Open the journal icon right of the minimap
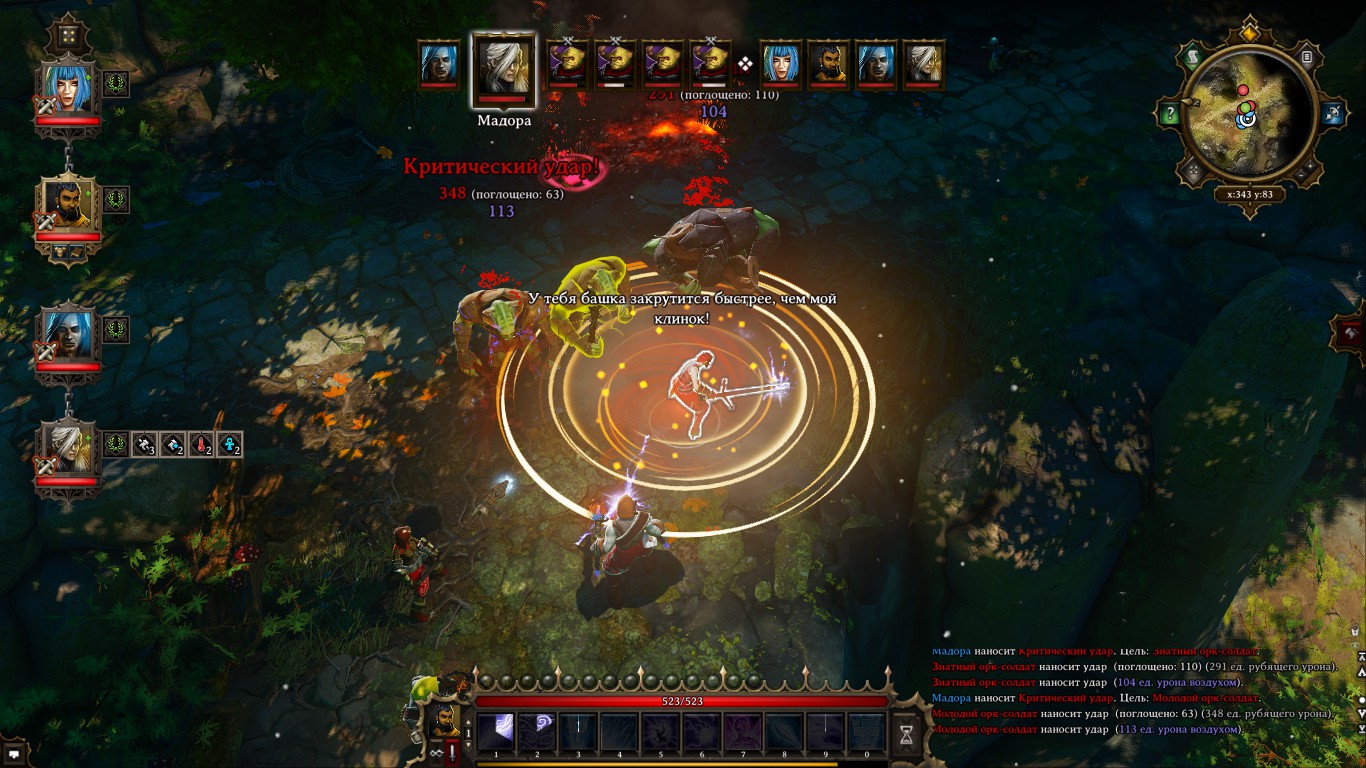The image size is (1366, 768). (x=1306, y=57)
